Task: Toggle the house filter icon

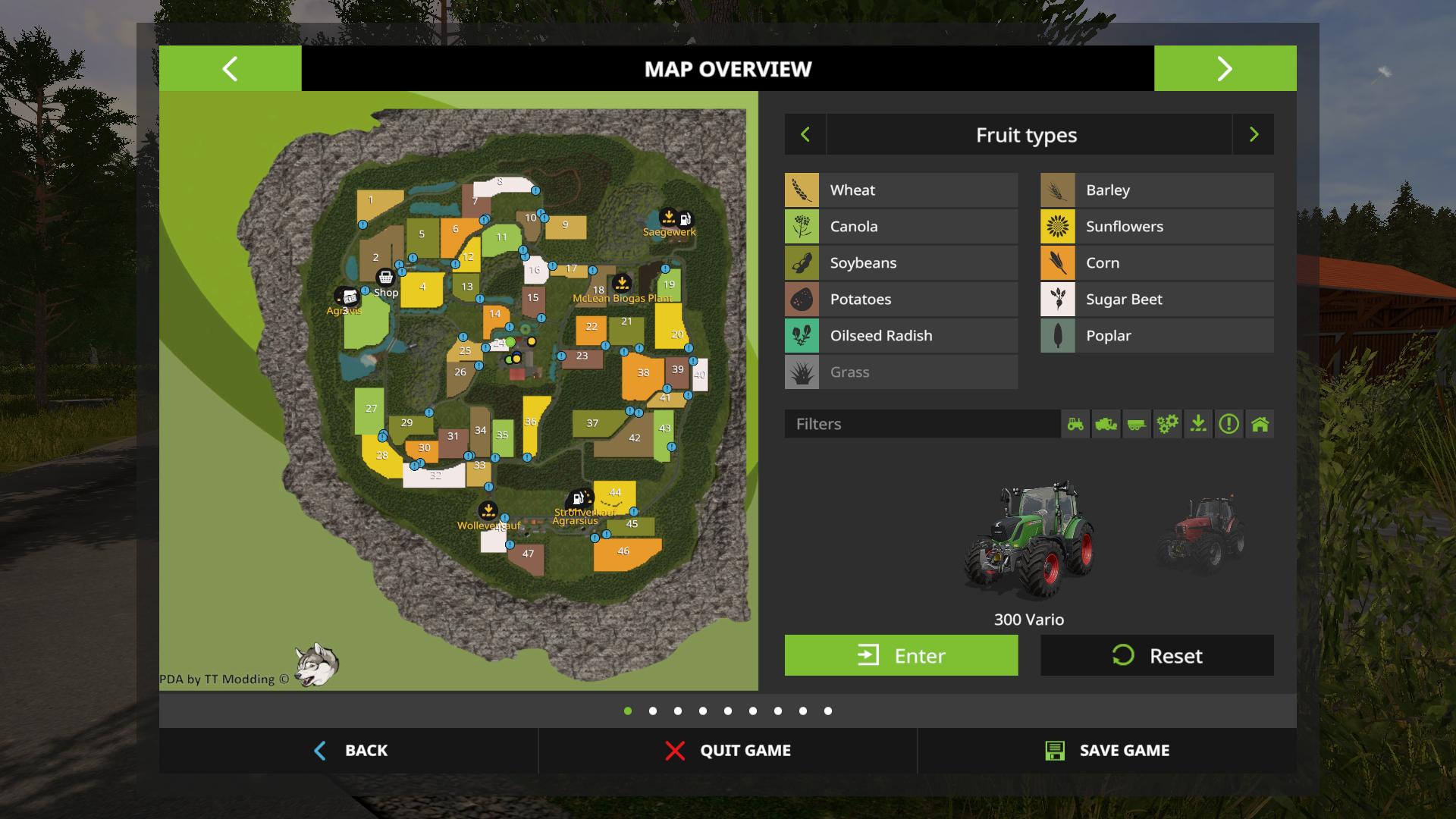Action: 1260,424
